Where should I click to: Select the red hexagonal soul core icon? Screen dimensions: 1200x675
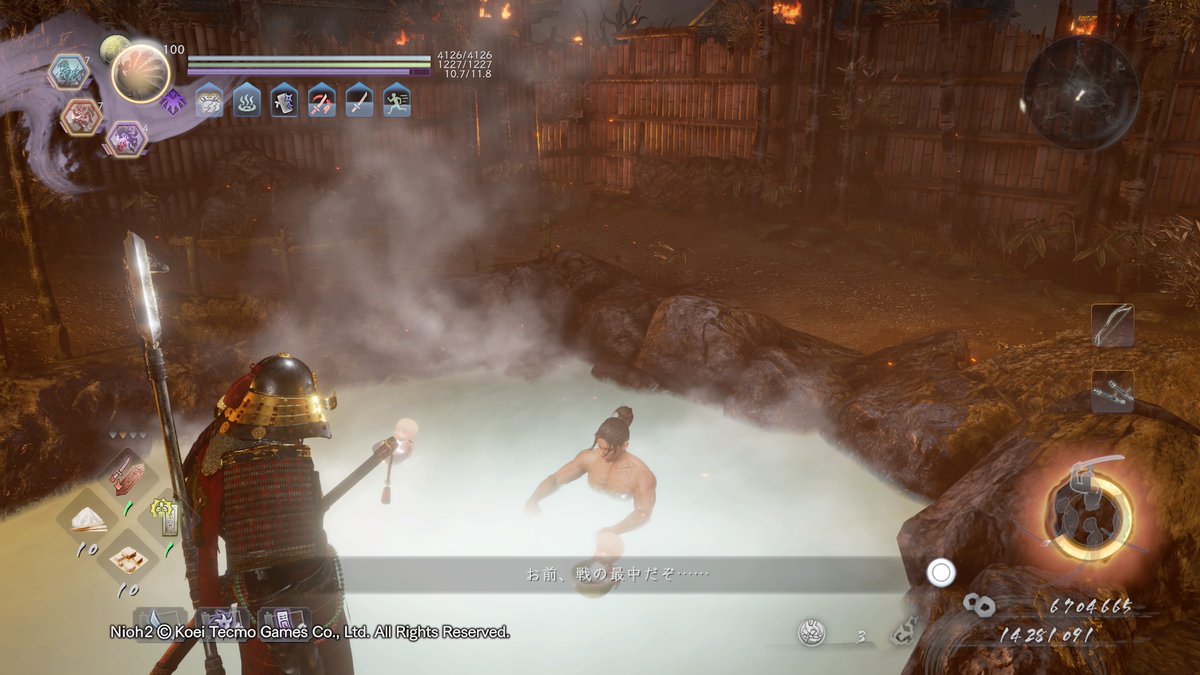click(81, 117)
